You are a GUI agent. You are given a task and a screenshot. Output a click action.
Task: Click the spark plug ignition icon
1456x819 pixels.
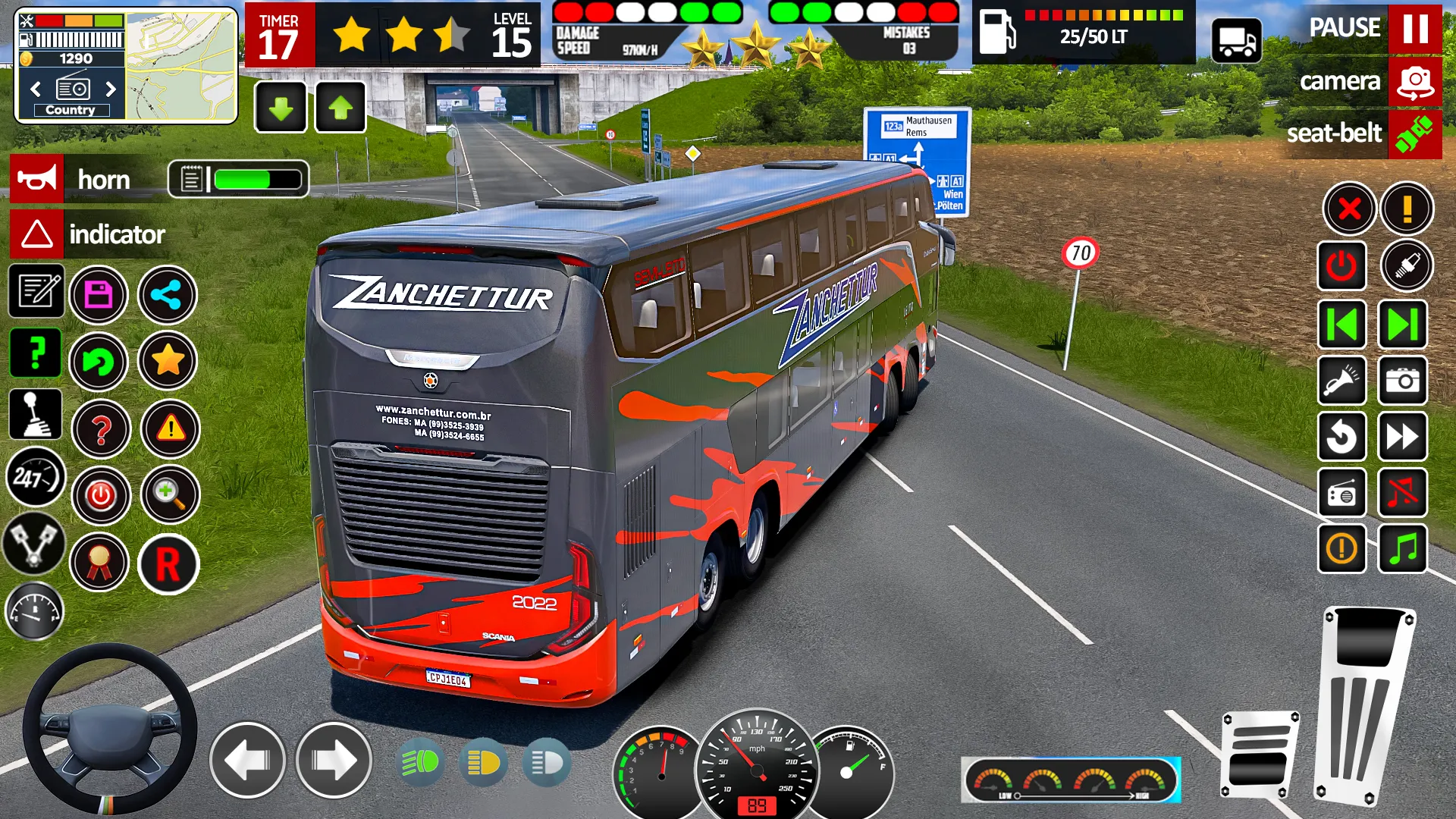click(x=1404, y=267)
